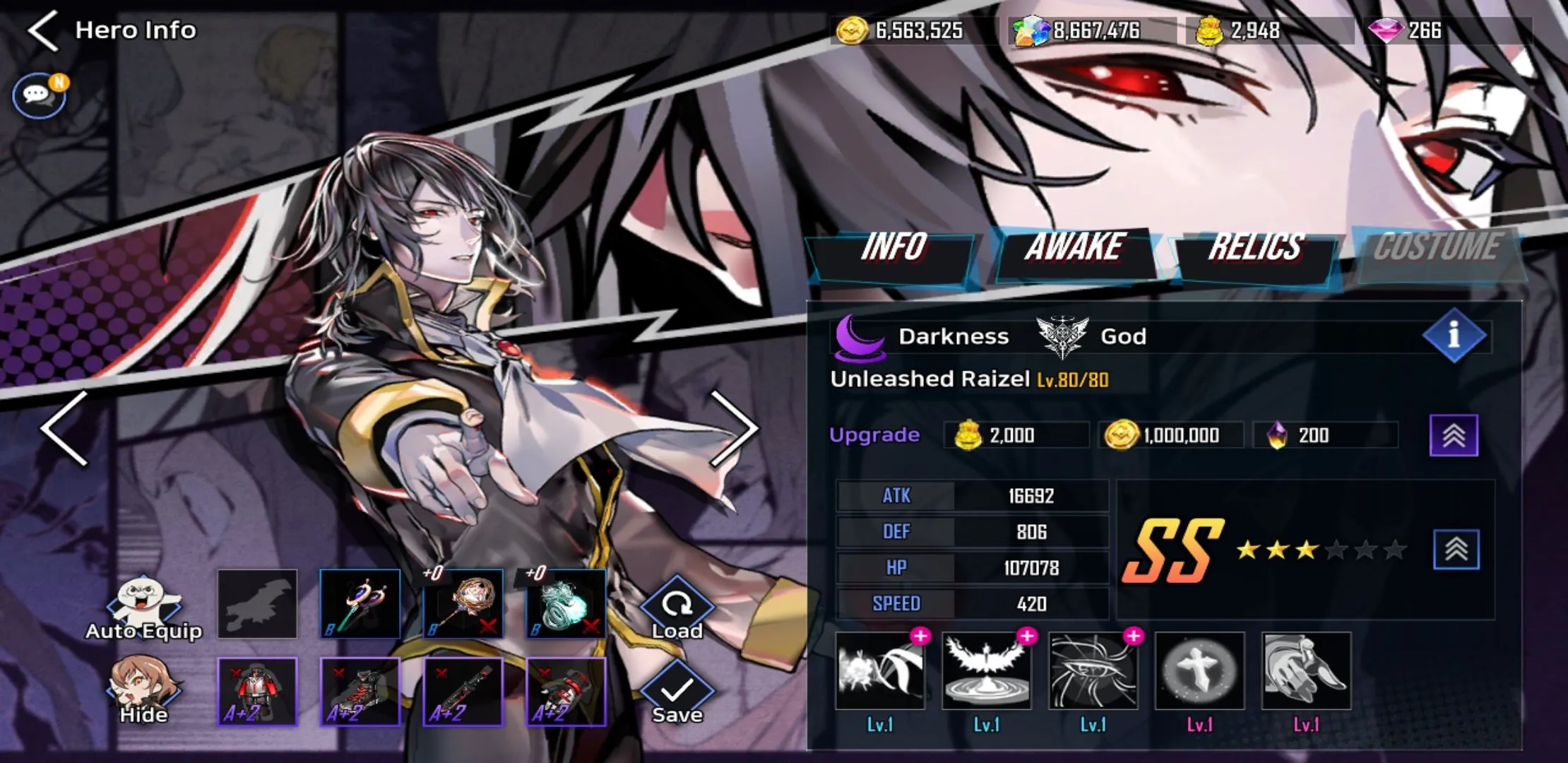1568x763 pixels.
Task: Tap the Auto Equip button
Action: [144, 608]
